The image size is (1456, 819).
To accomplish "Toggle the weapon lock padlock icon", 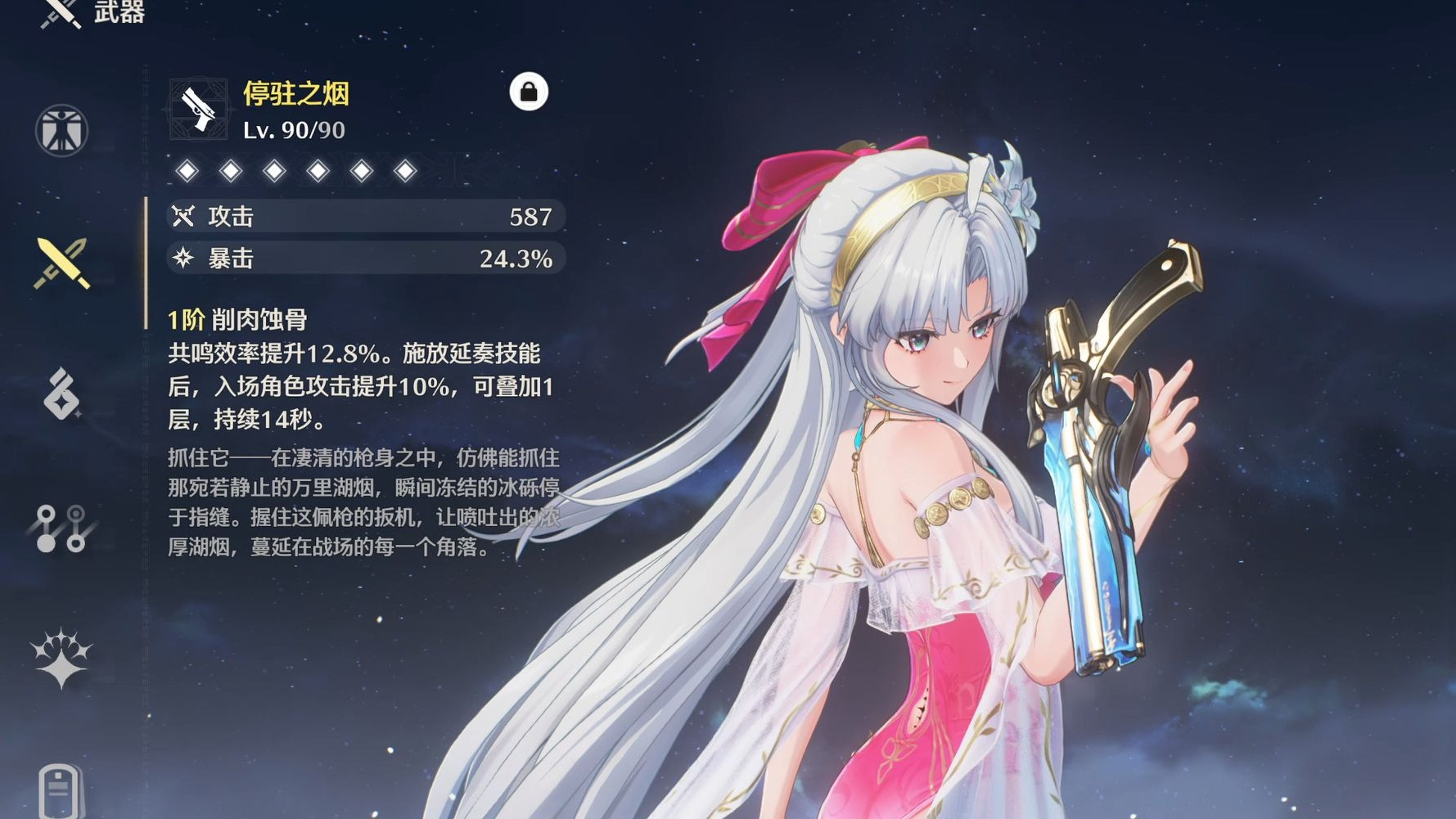I will (x=529, y=92).
